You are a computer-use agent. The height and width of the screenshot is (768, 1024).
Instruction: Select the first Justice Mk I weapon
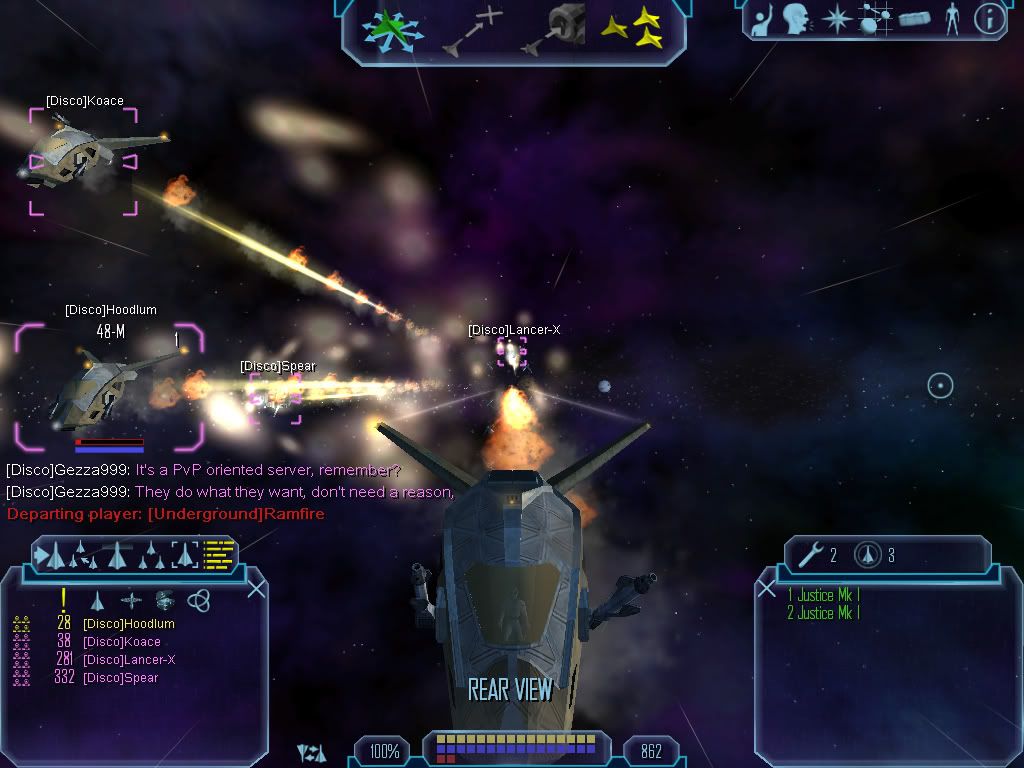824,595
